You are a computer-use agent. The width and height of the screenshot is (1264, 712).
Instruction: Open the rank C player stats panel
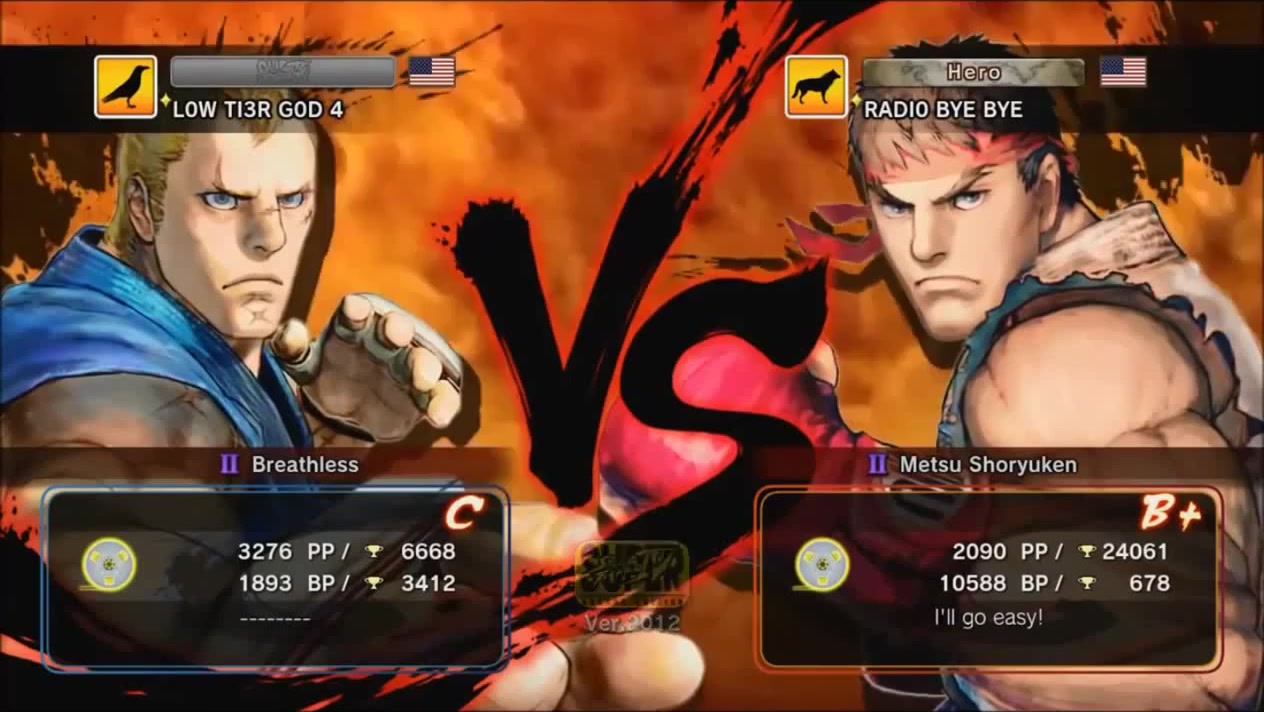276,578
